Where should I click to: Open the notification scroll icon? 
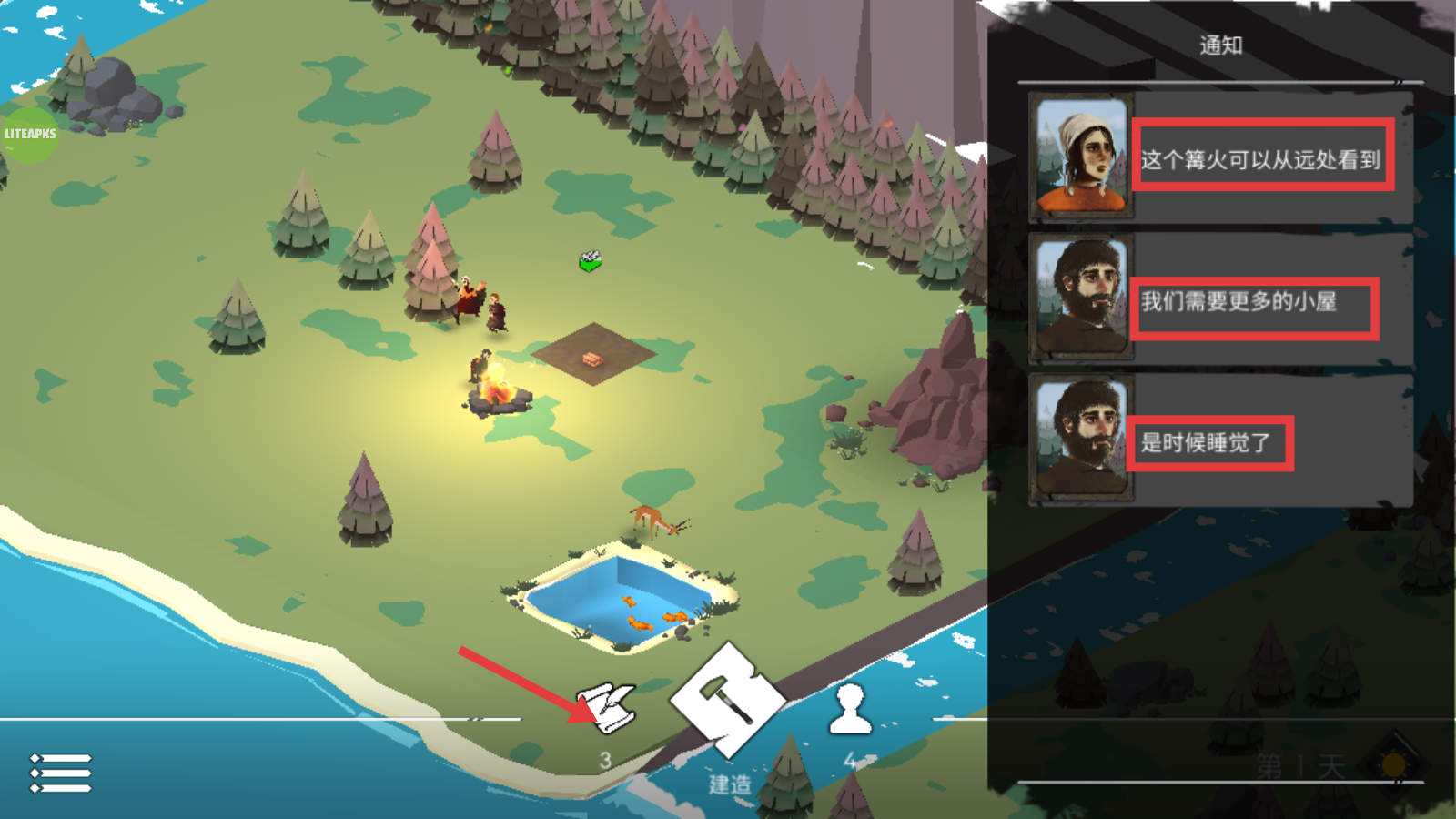(x=609, y=707)
